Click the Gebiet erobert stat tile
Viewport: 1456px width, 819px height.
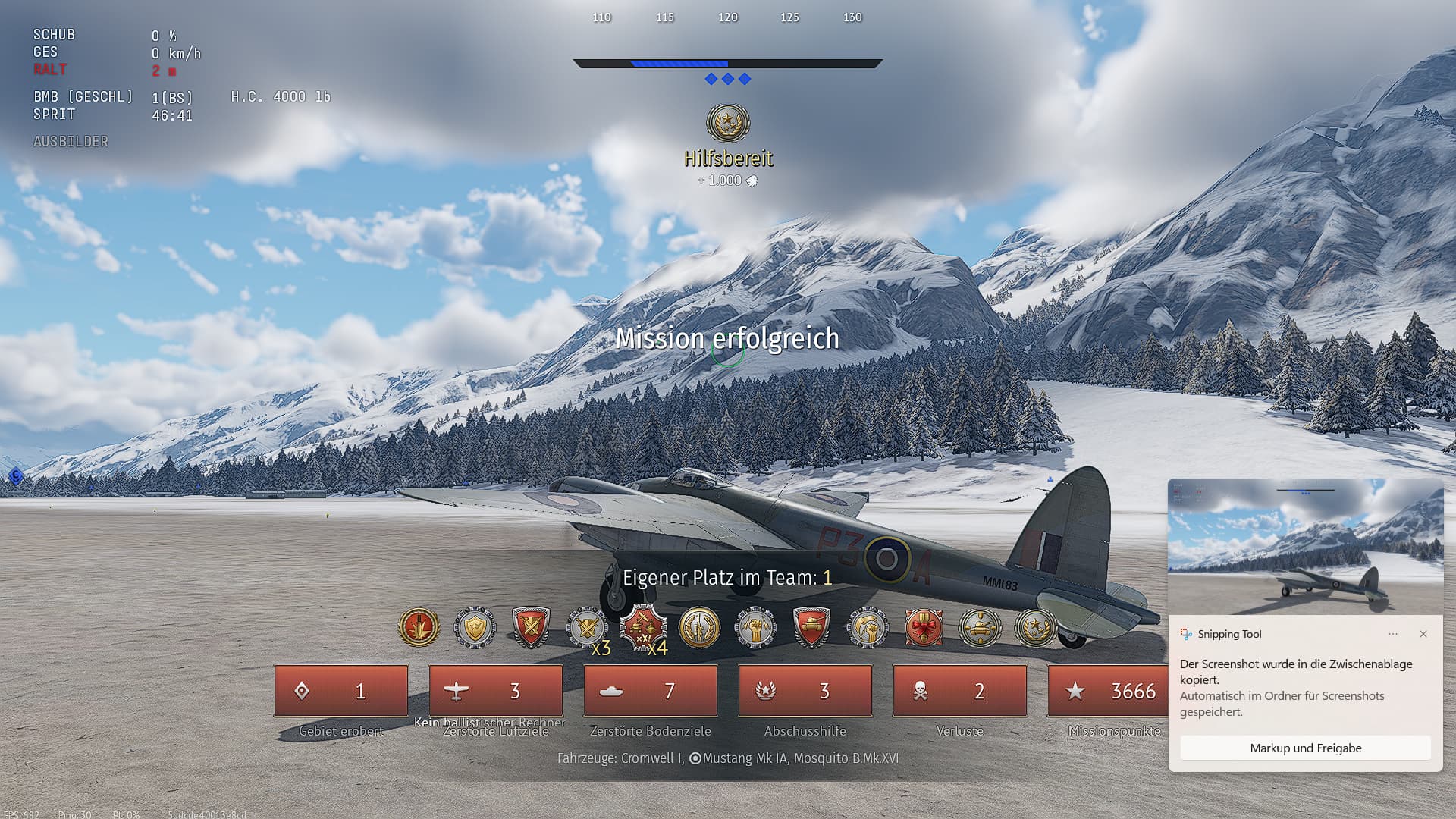[341, 691]
